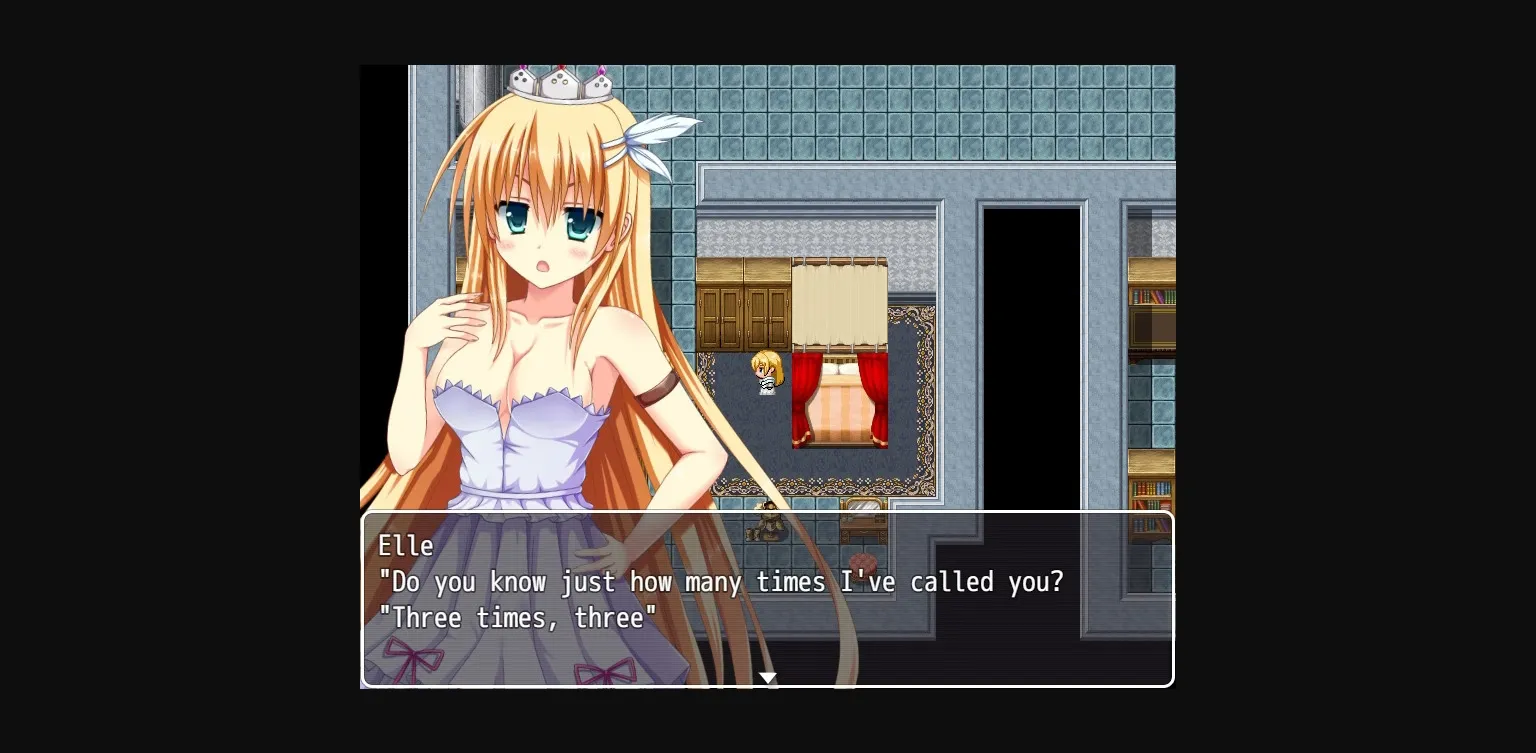Click the speaker name Elle
The width and height of the screenshot is (1536, 753).
click(407, 546)
